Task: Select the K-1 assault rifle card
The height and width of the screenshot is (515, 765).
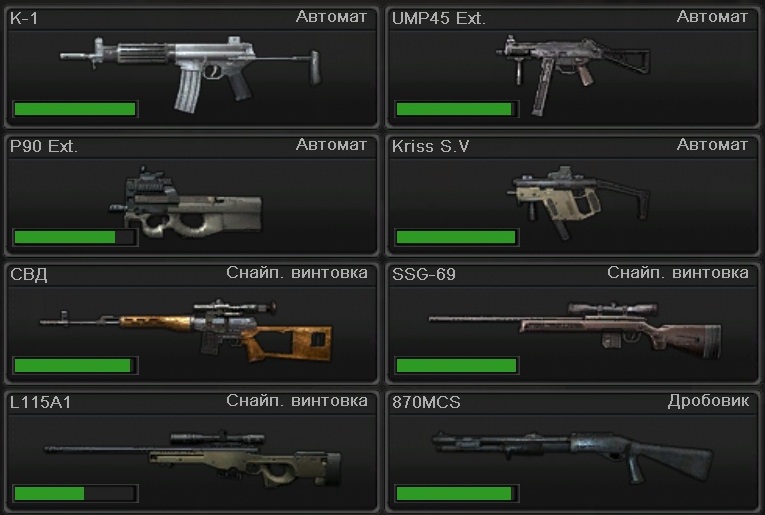Action: point(191,68)
